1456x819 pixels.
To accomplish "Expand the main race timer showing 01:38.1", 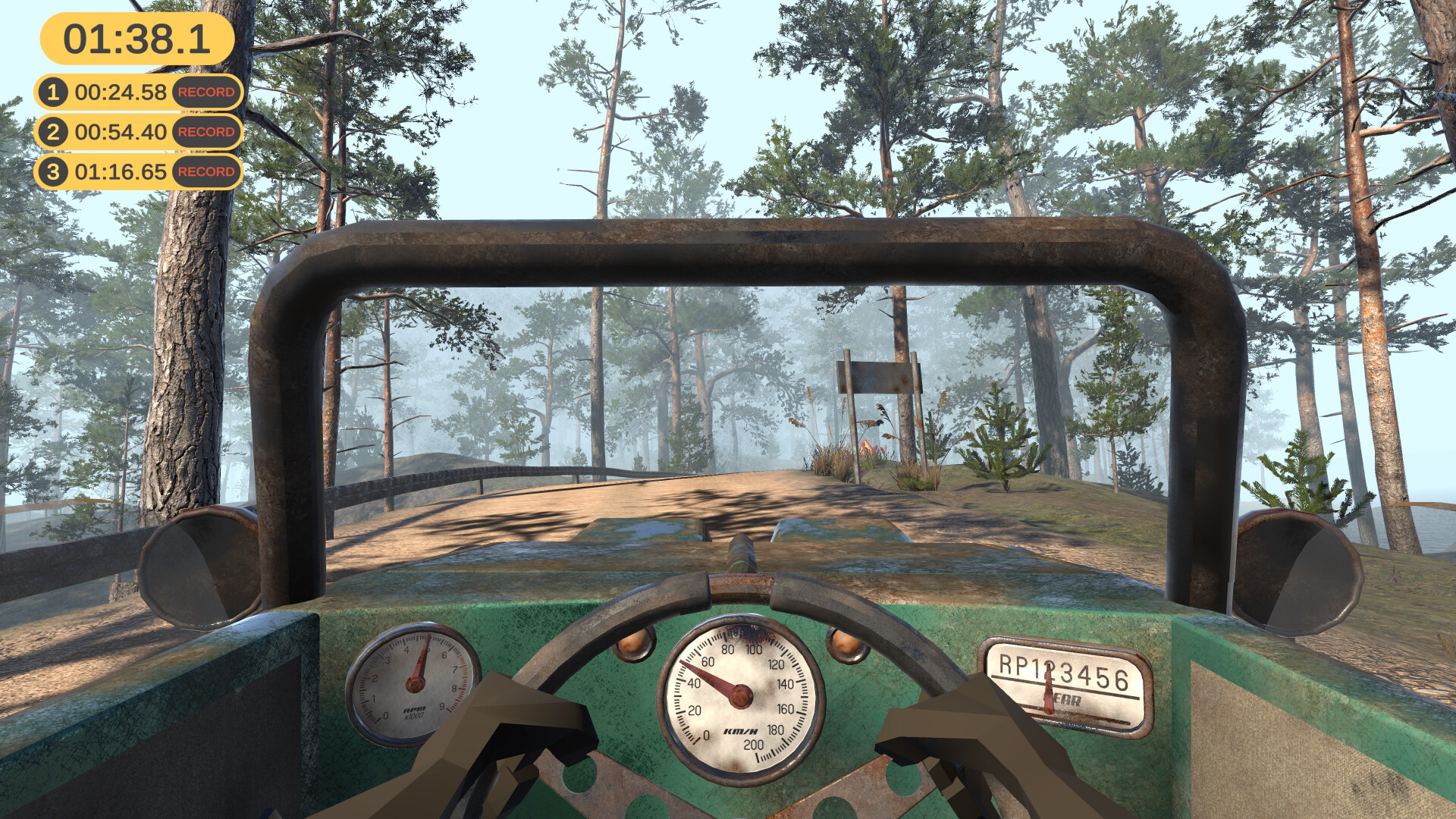I will pos(136,36).
